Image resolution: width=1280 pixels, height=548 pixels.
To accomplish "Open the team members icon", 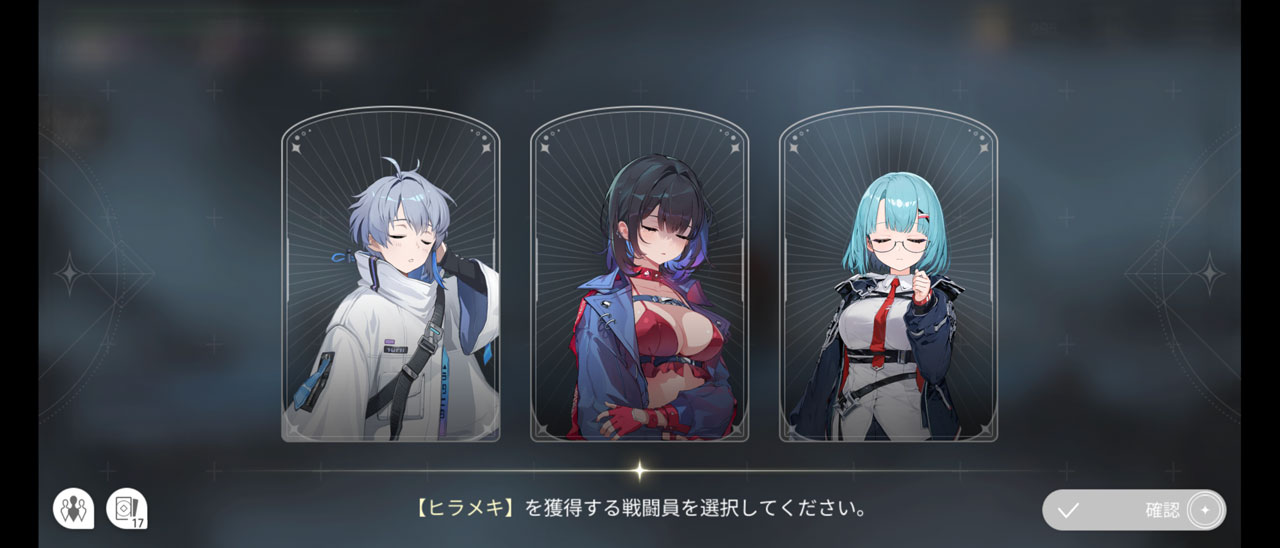I will pyautogui.click(x=73, y=509).
